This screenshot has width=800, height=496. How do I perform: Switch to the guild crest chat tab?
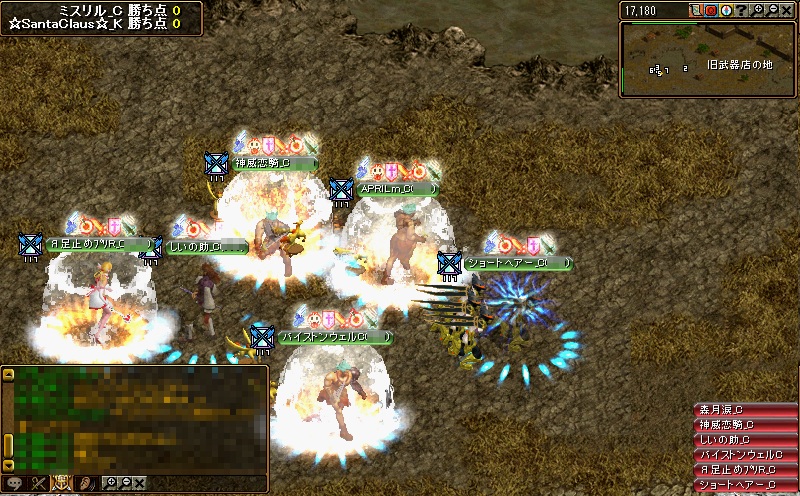60,483
